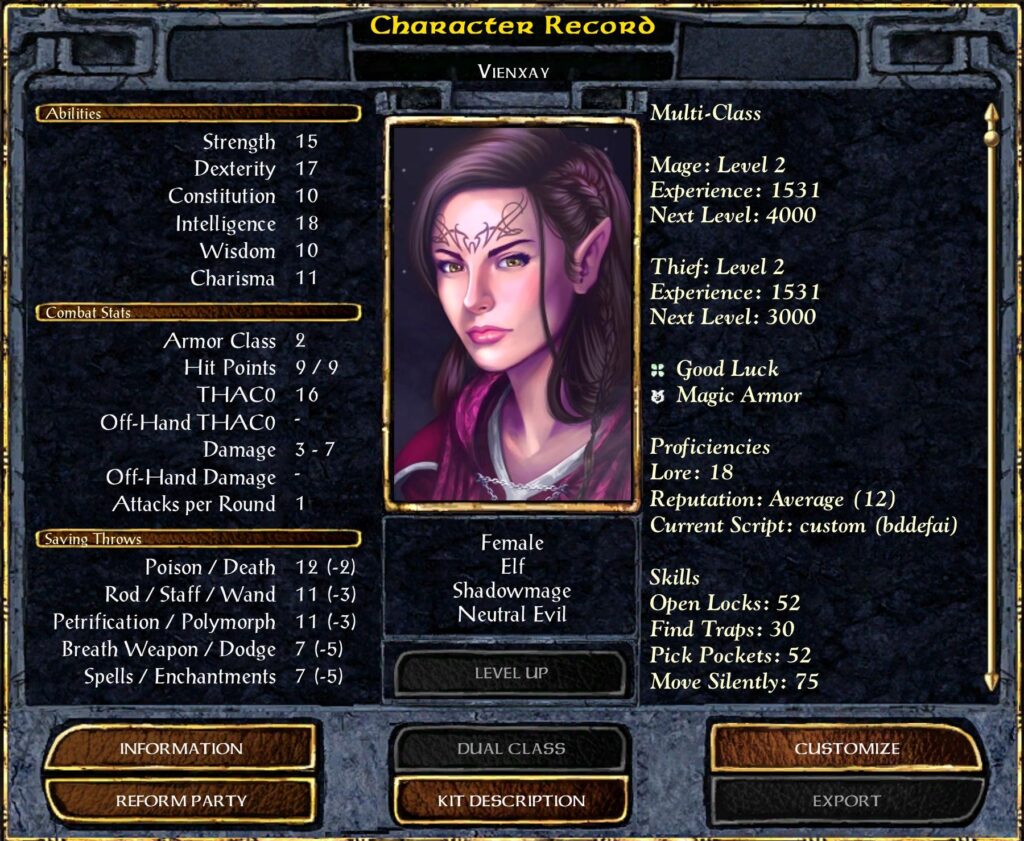Click the Export button
Viewport: 1024px width, 841px height.
(x=846, y=800)
